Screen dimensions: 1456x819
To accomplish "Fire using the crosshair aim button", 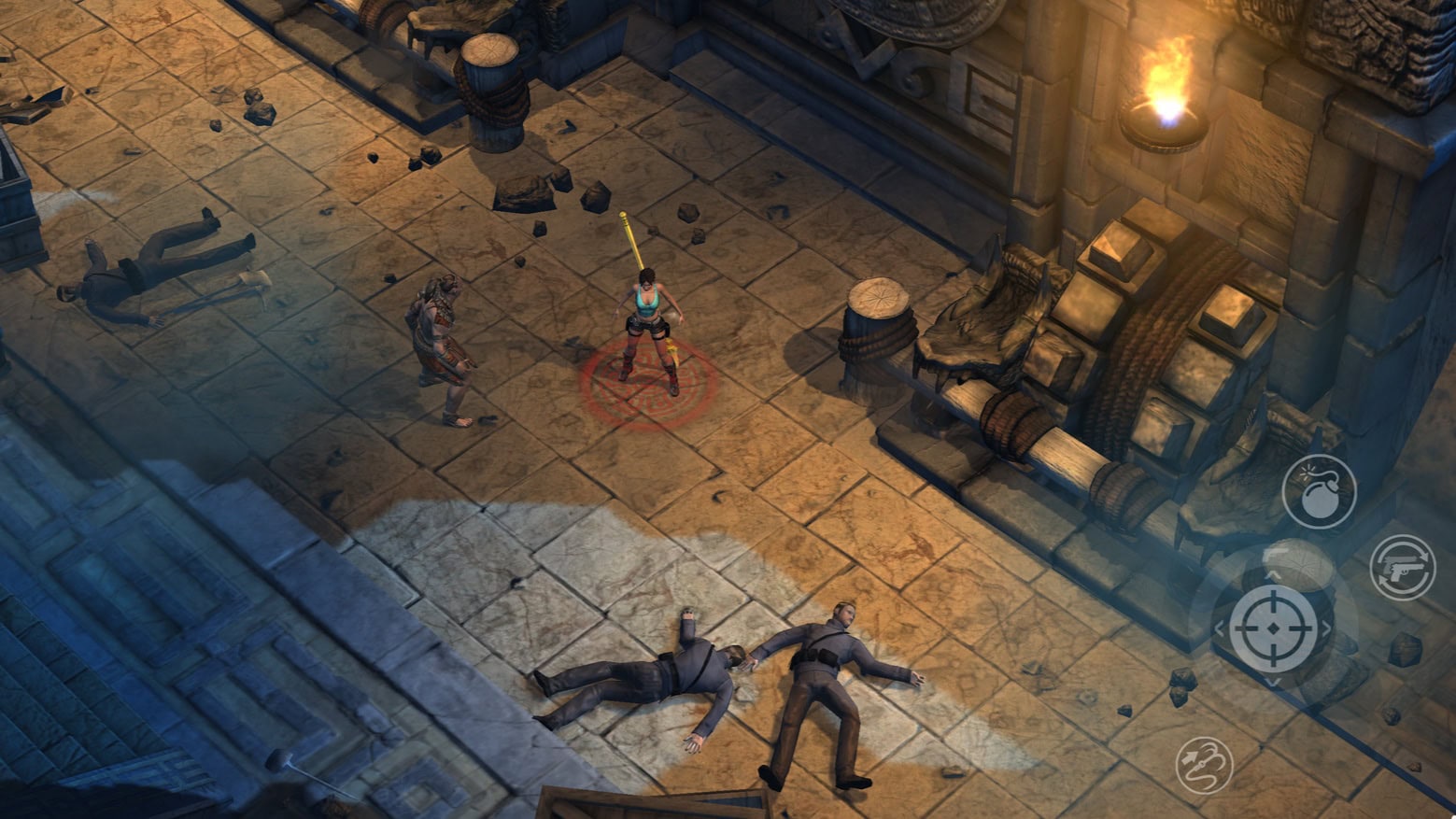I will point(1273,628).
